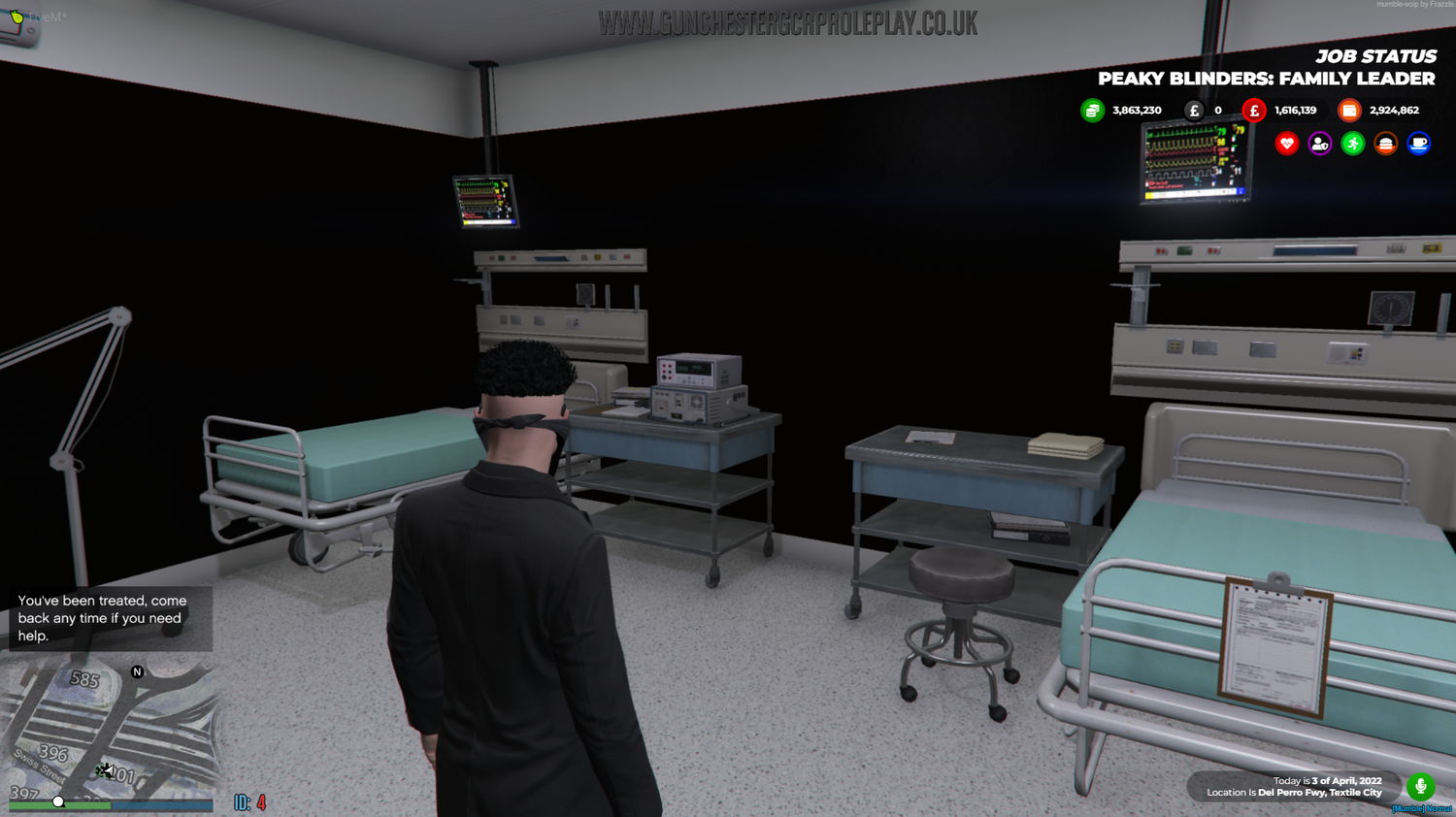Image resolution: width=1456 pixels, height=817 pixels.
Task: Toggle the north indicator on the minimap
Action: click(136, 670)
